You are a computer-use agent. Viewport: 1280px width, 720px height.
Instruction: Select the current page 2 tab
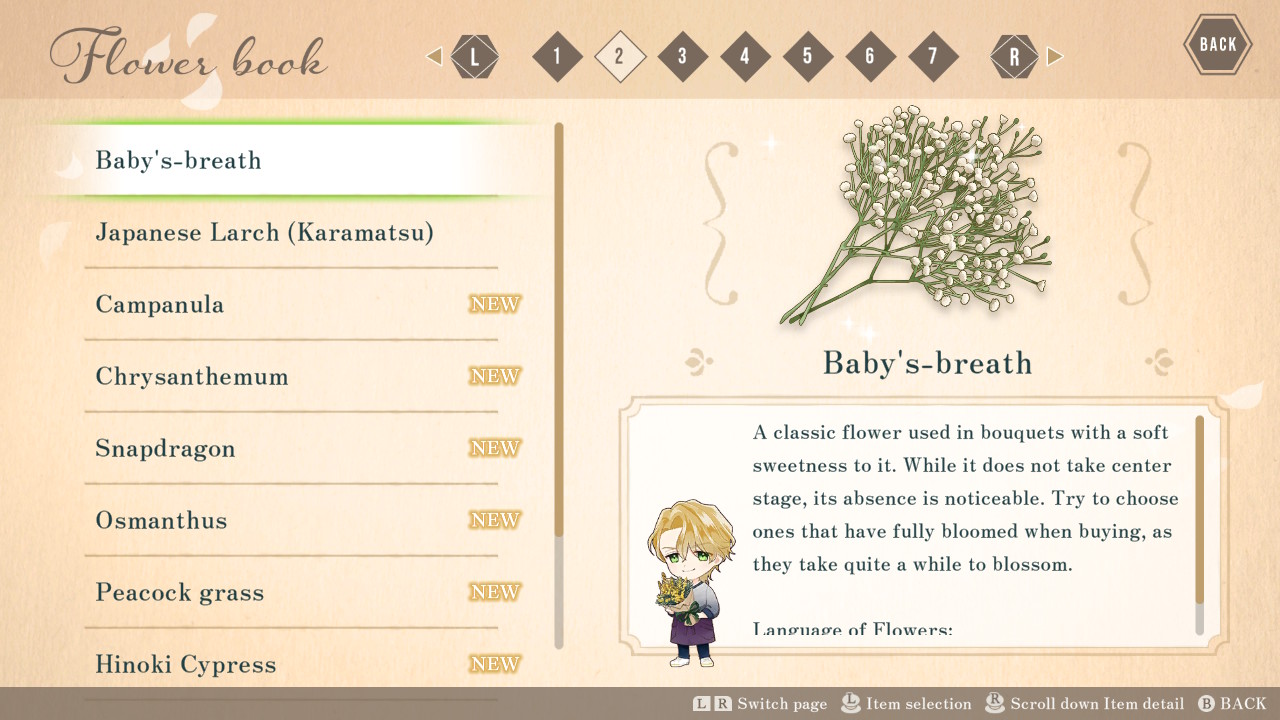[x=620, y=56]
